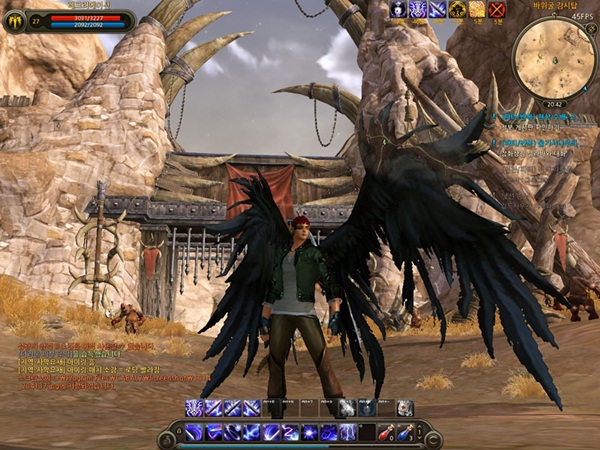Activate the lightning Z-shaped skill
The image size is (600, 450).
(x=290, y=432)
